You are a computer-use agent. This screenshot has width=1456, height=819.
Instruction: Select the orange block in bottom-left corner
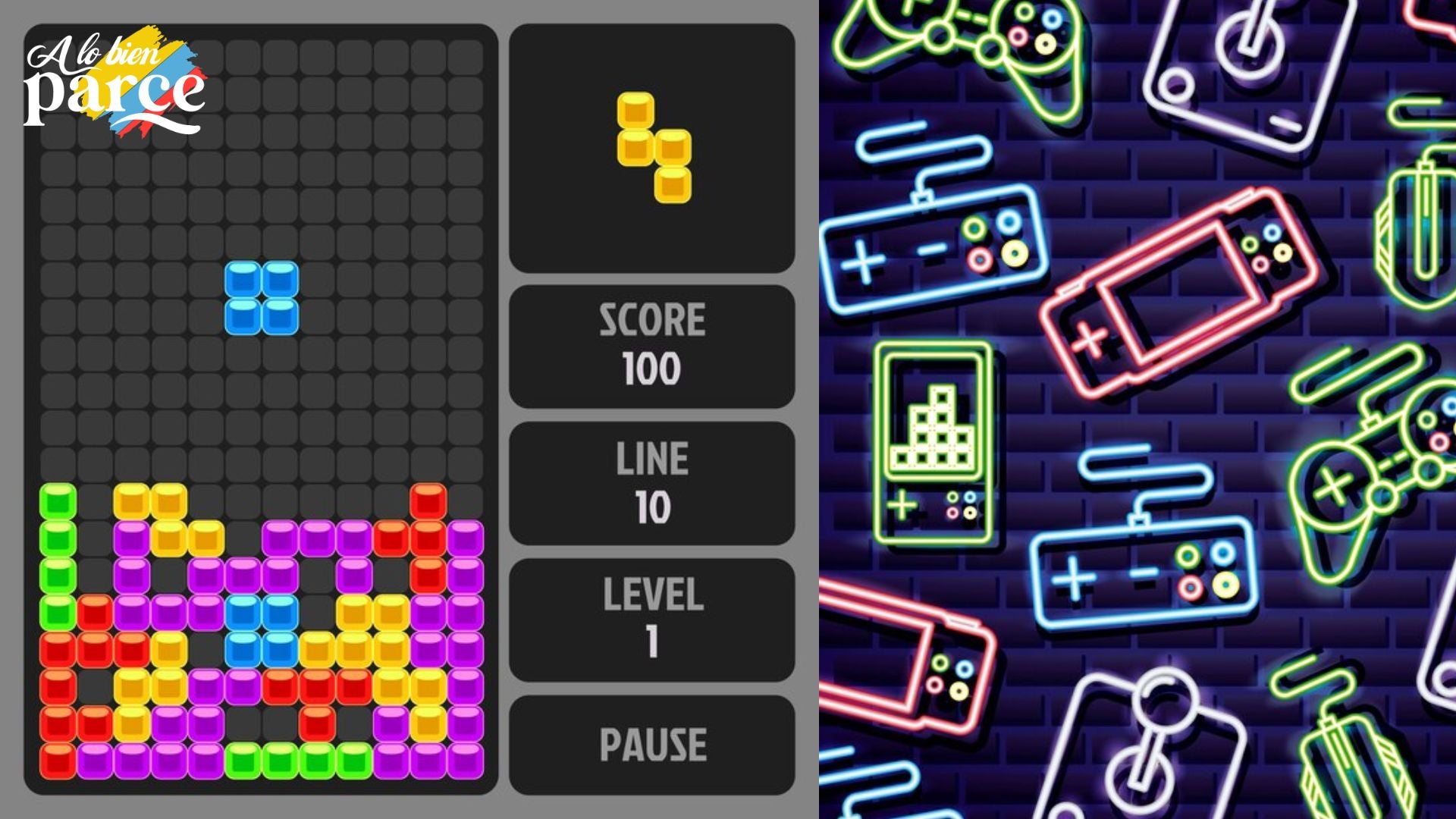click(57, 758)
